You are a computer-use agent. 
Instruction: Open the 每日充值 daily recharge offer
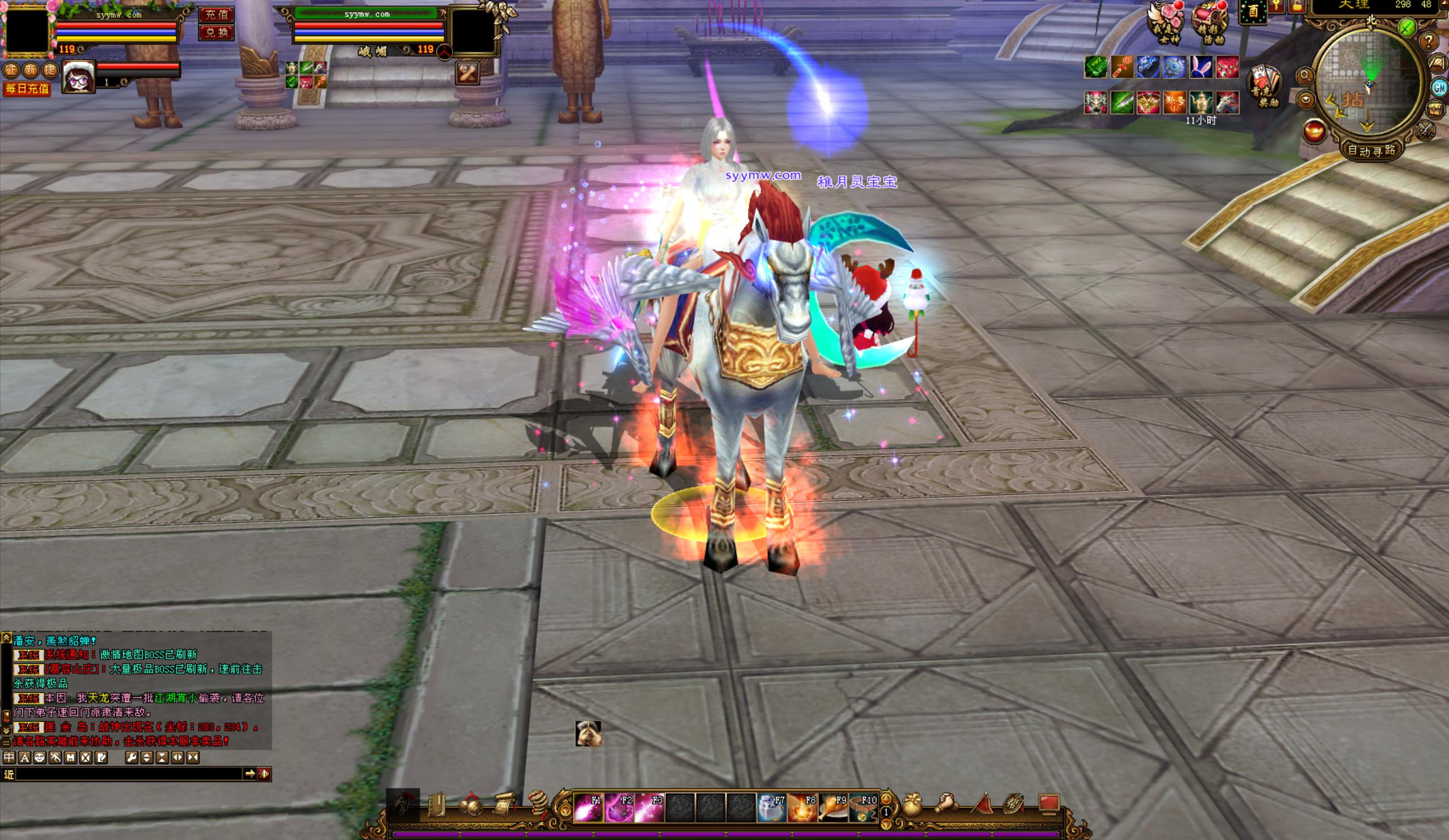pyautogui.click(x=27, y=89)
